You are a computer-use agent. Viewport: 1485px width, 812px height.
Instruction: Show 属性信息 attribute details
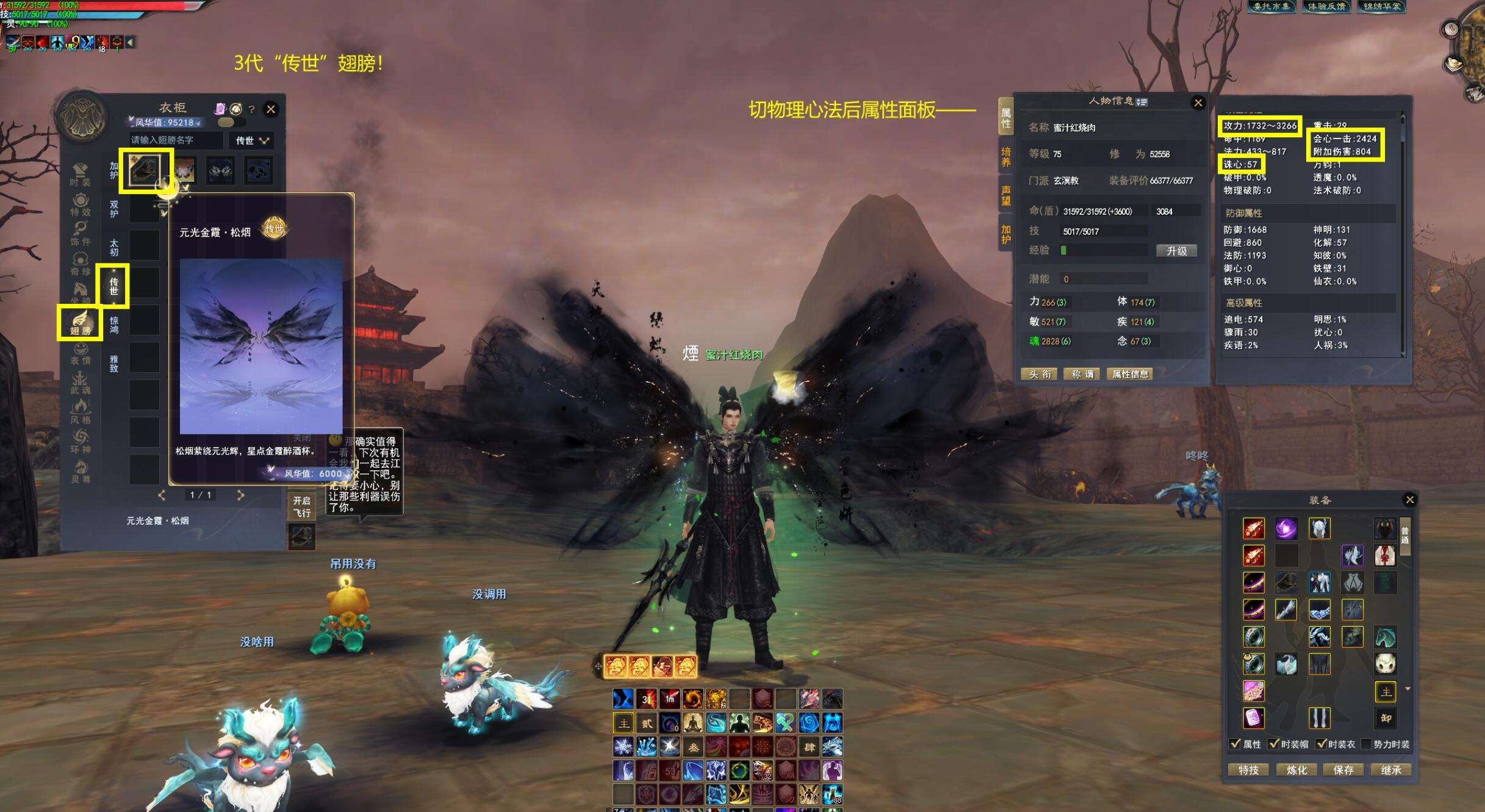pos(1130,374)
